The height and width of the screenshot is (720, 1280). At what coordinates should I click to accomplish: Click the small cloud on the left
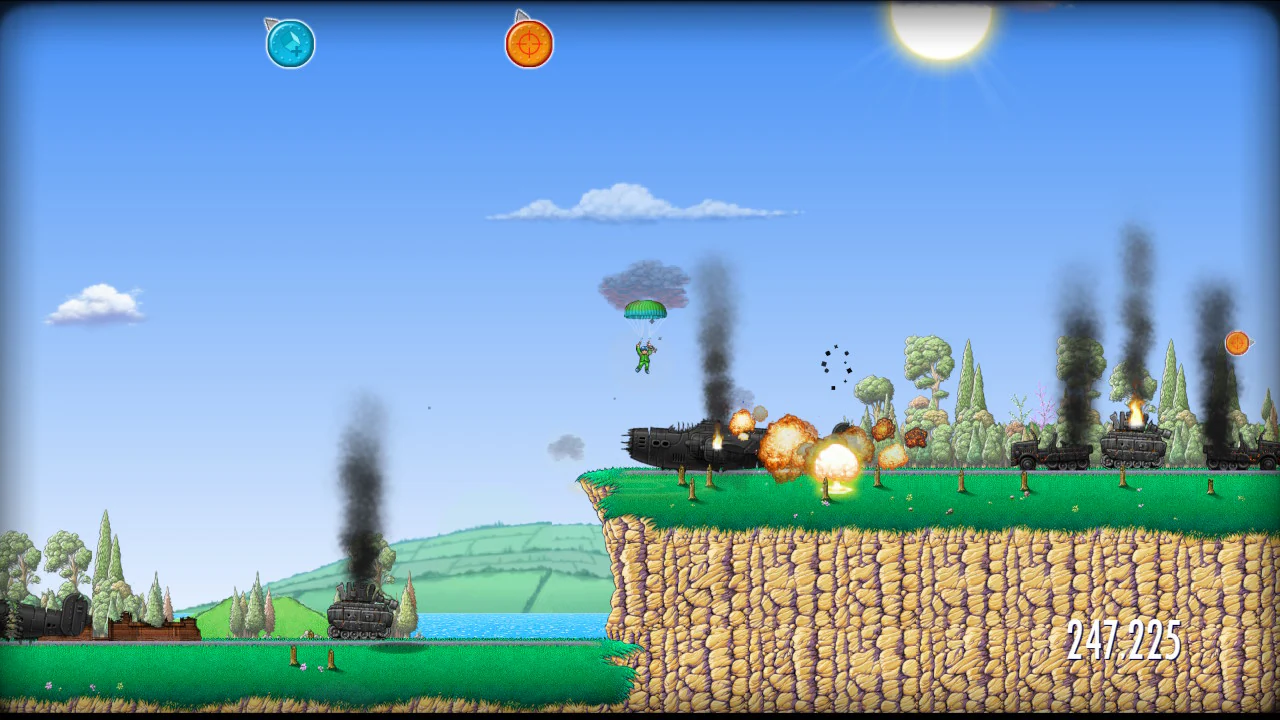[95, 303]
